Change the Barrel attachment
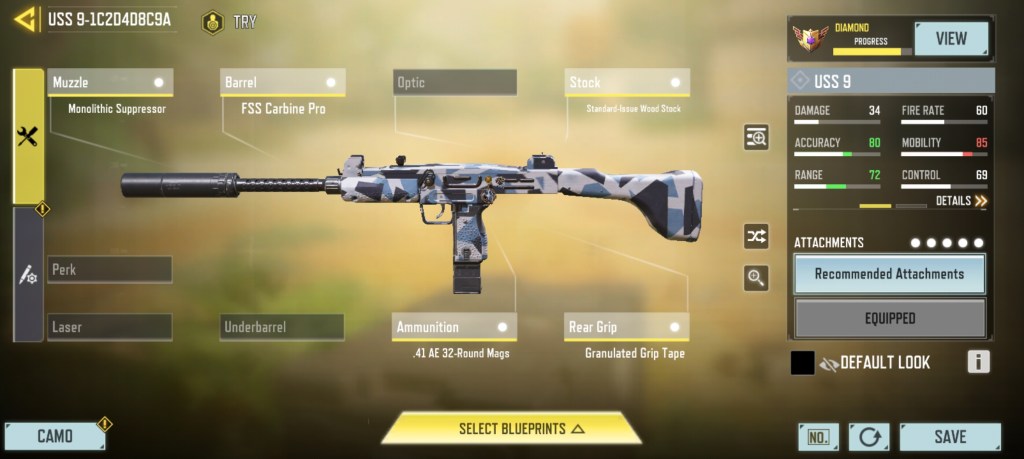Viewport: 1024px width, 459px height. (283, 82)
